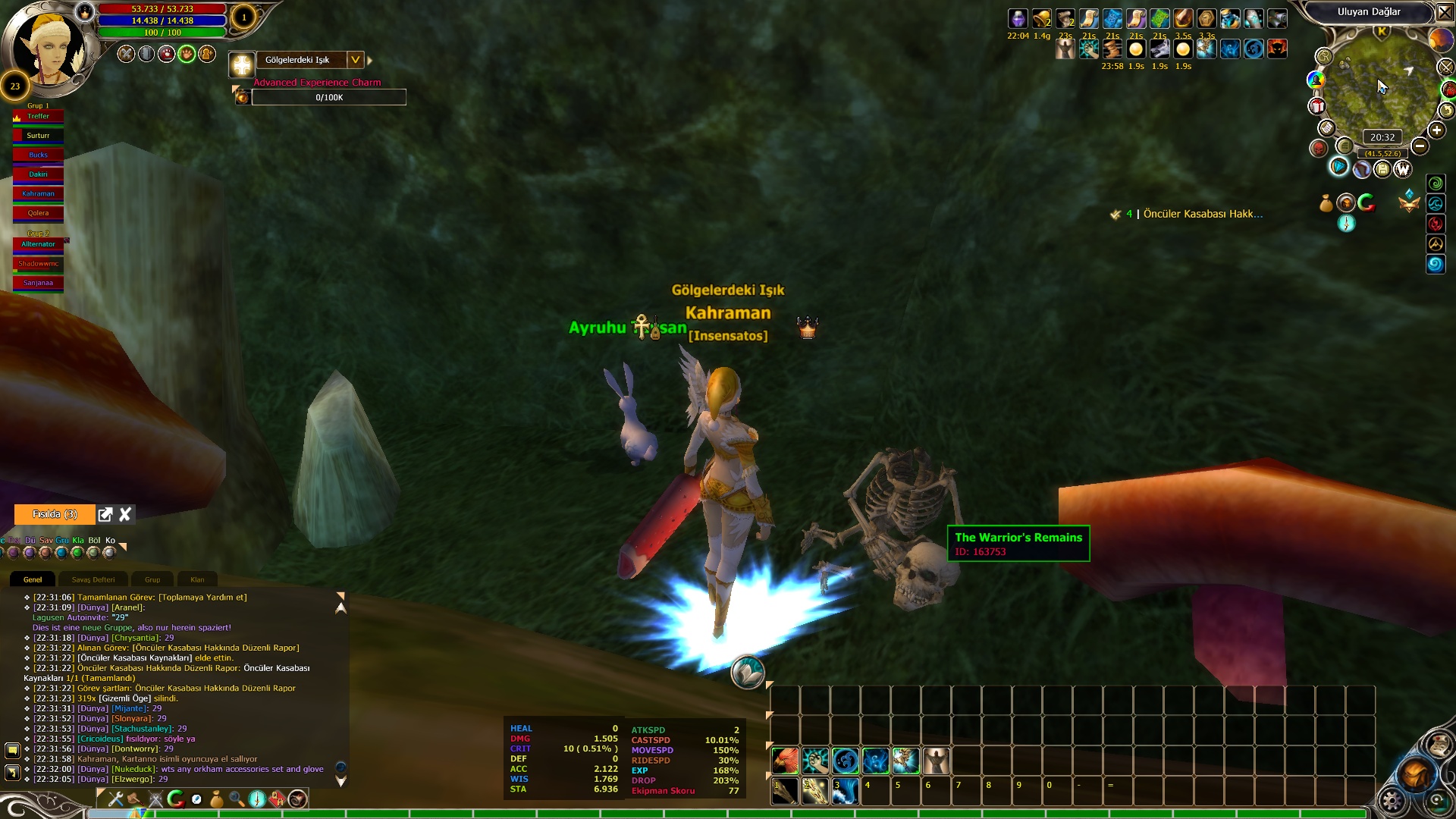The image size is (1456, 819).
Task: Click the gift box icon beside minimap
Action: (1317, 106)
